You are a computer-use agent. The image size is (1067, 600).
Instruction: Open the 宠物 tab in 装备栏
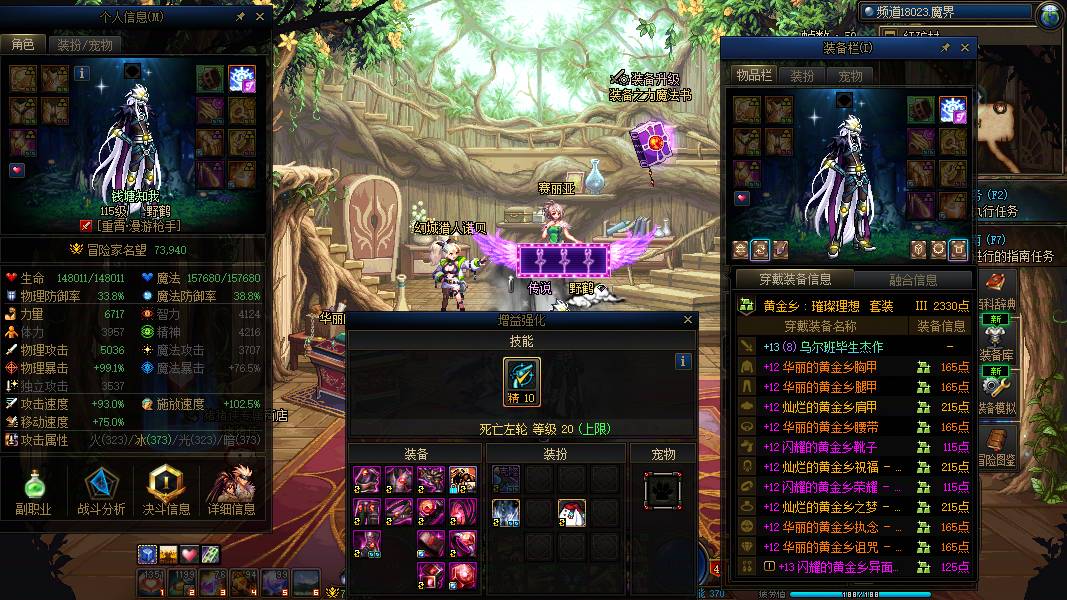(850, 76)
